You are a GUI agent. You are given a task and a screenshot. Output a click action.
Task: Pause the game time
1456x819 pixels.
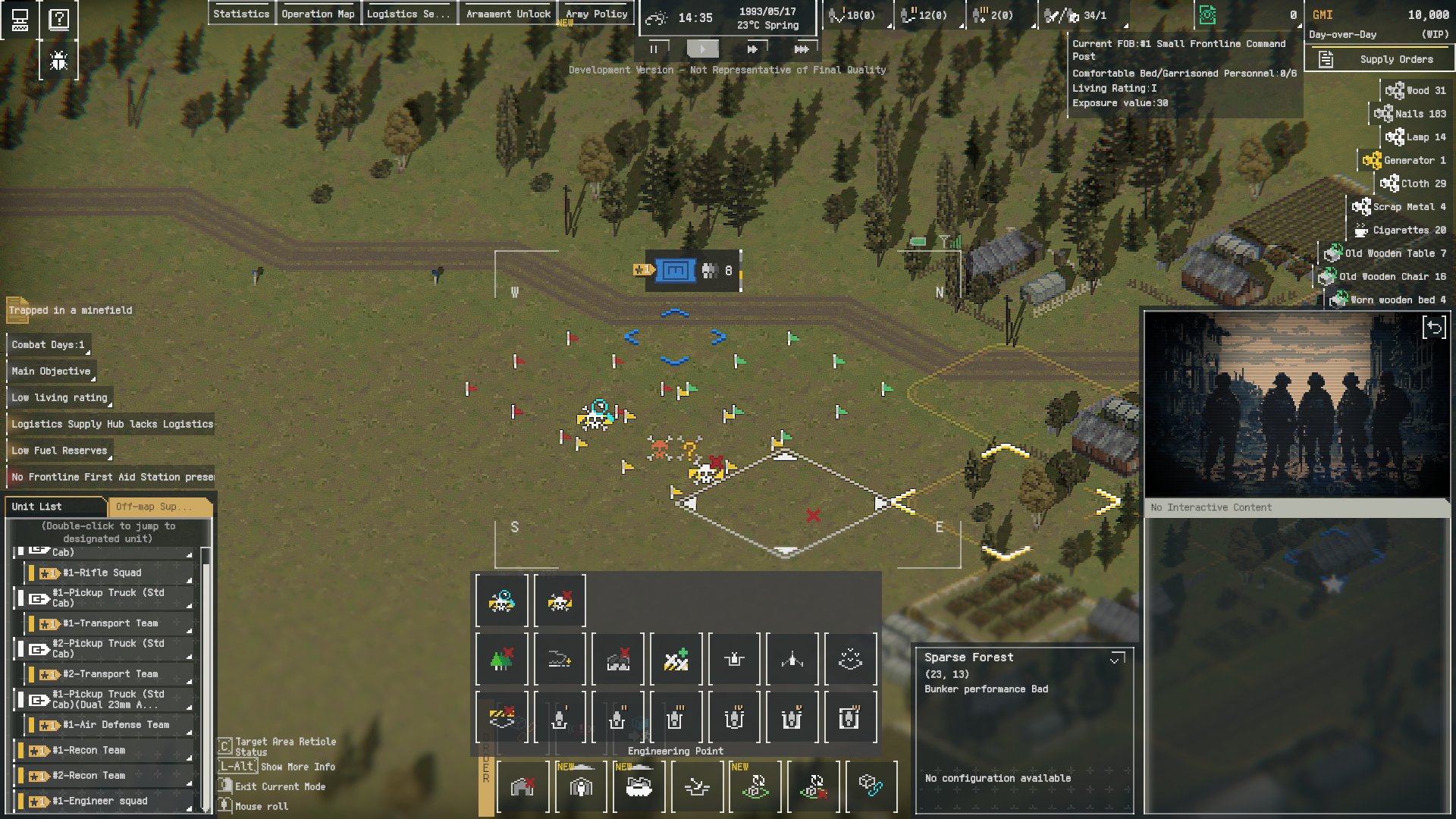pos(654,49)
